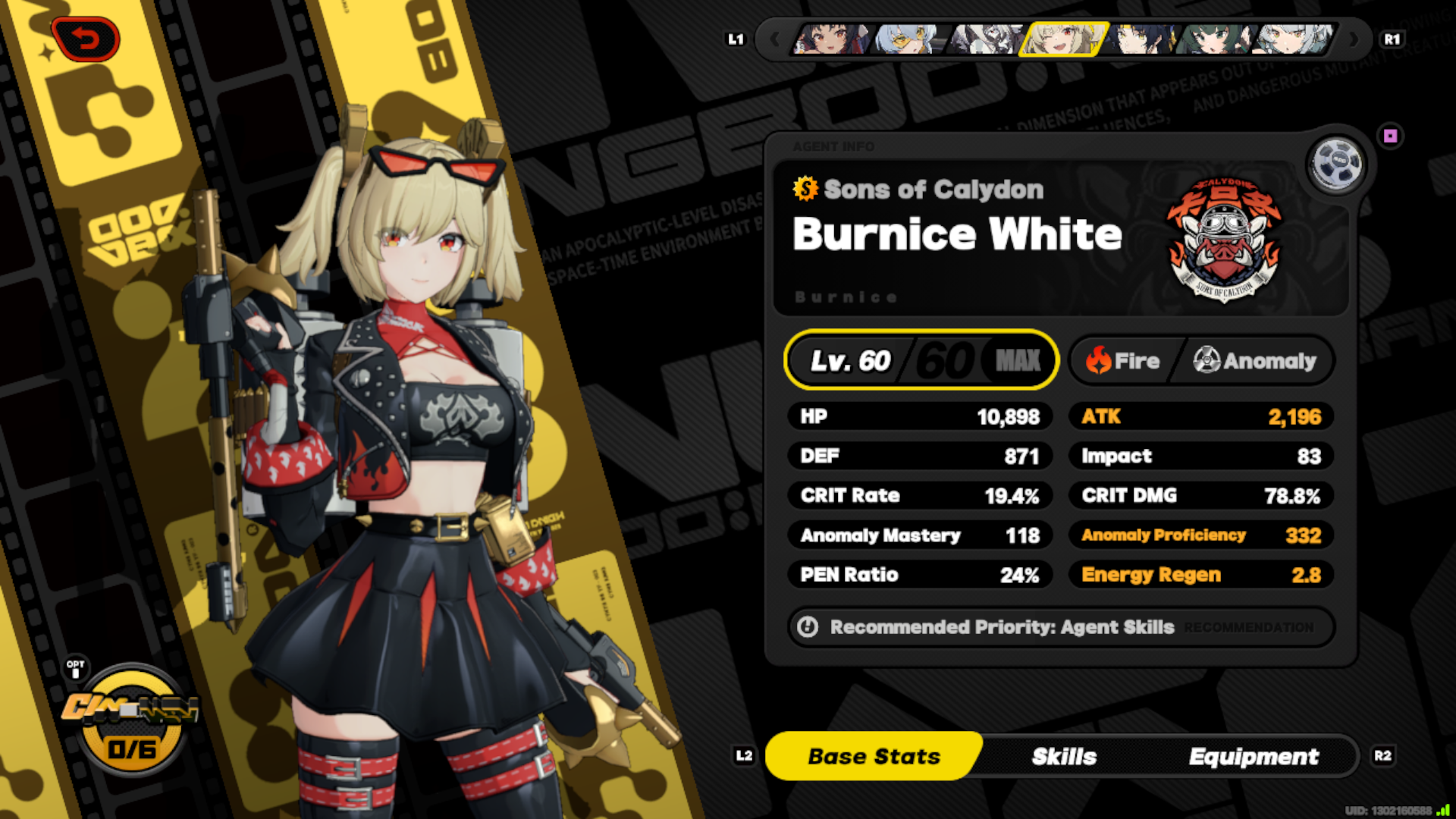
Task: Click the pink square indicator icon
Action: tap(1390, 136)
